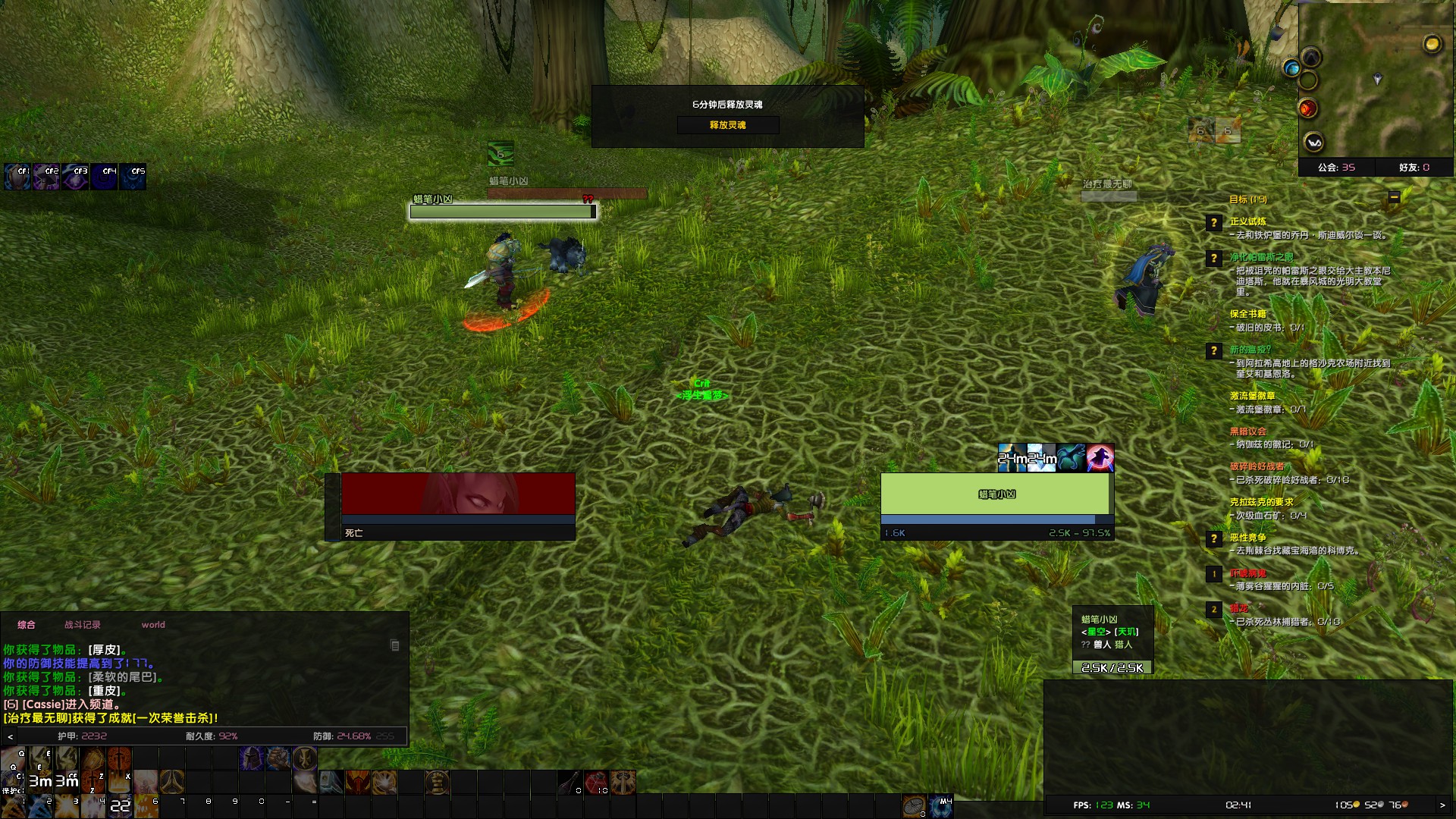Open the 公会 guild info panel
The image size is (1456, 819).
1336,168
